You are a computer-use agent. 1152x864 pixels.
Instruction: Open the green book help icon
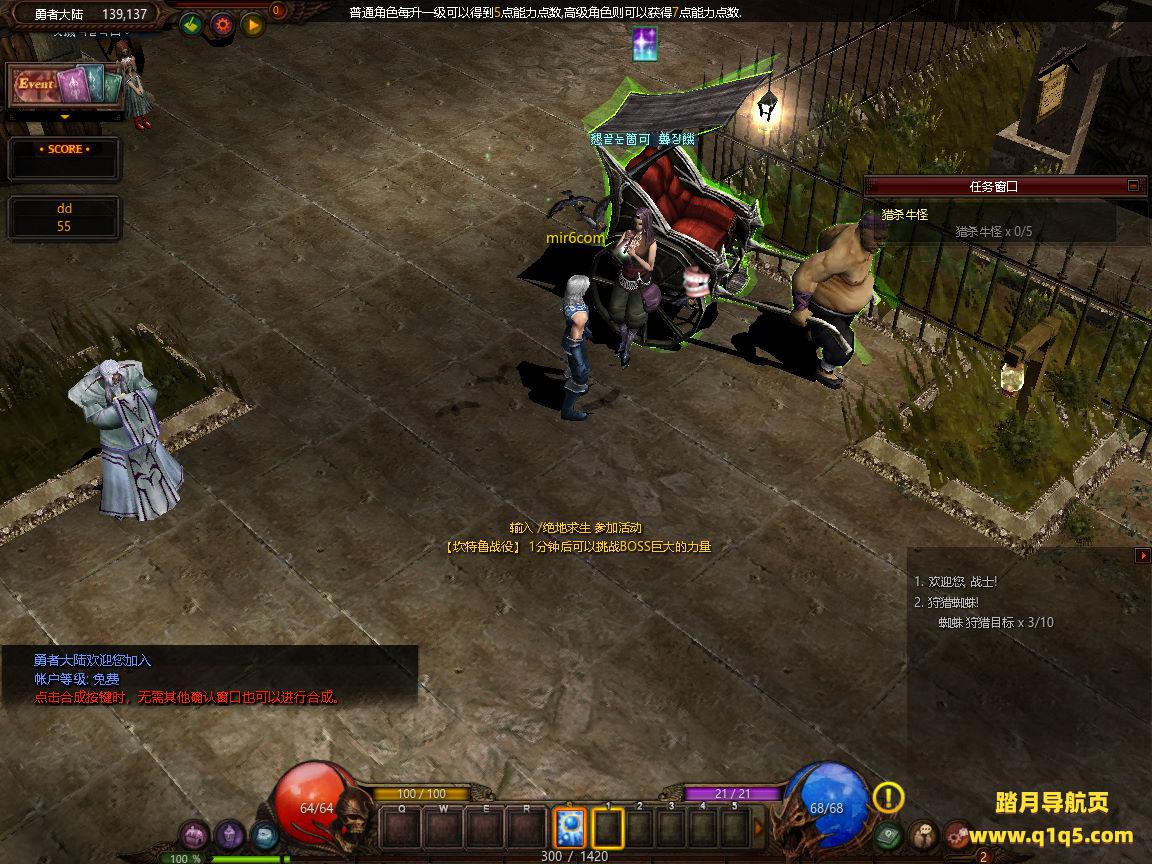[888, 834]
